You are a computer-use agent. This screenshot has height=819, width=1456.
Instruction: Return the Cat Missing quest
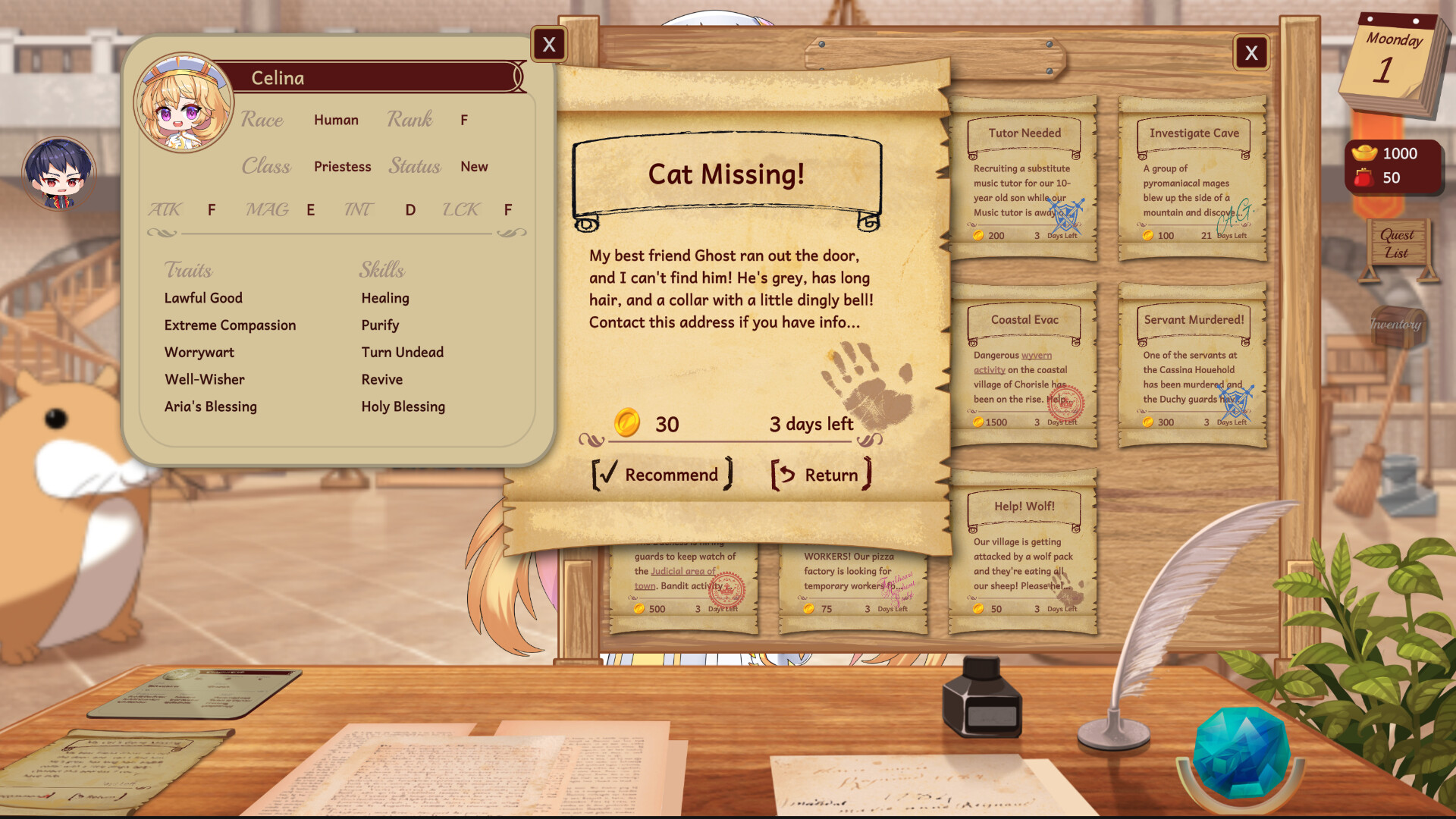pyautogui.click(x=821, y=475)
